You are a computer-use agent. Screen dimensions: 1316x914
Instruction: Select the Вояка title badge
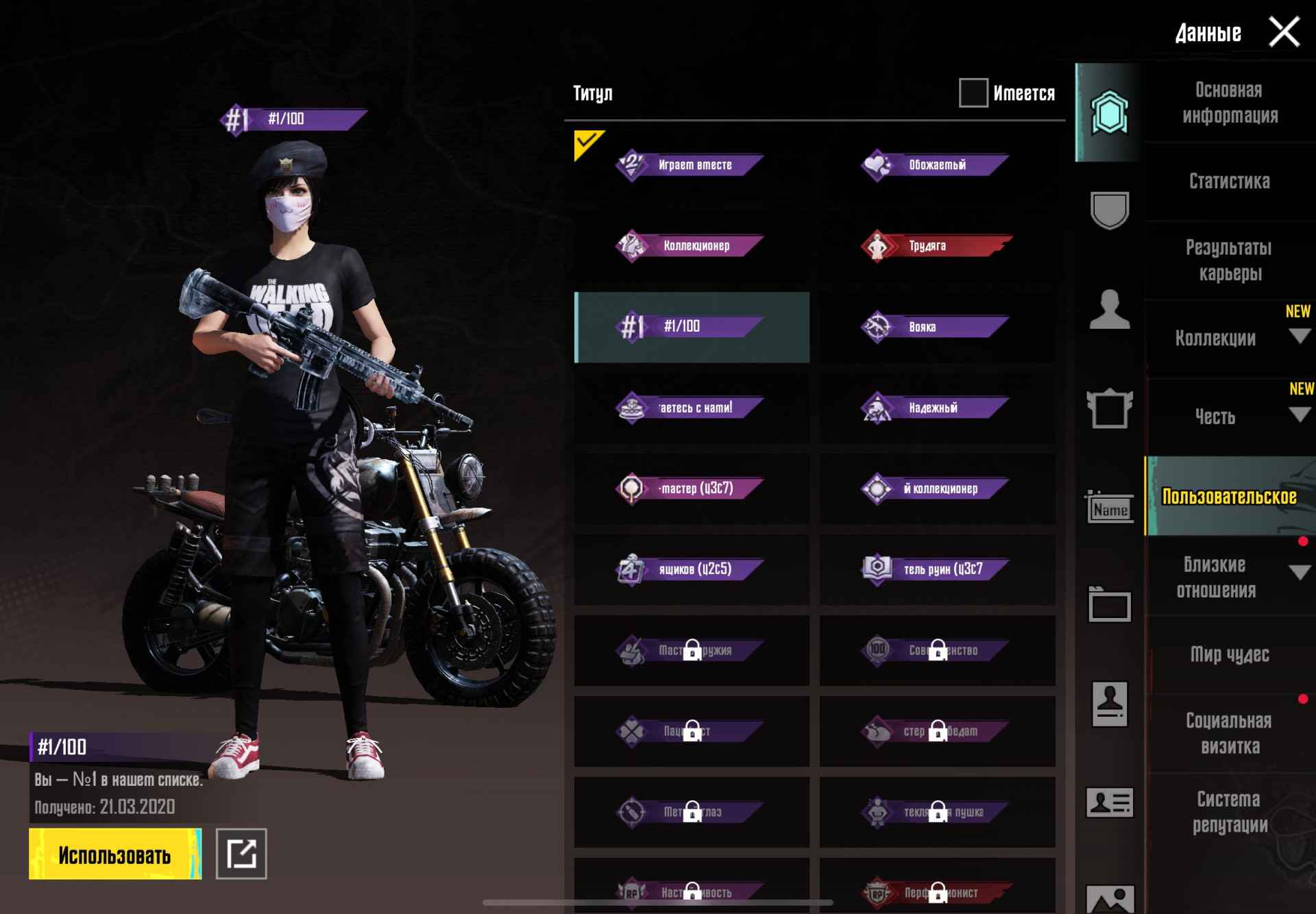(x=936, y=327)
